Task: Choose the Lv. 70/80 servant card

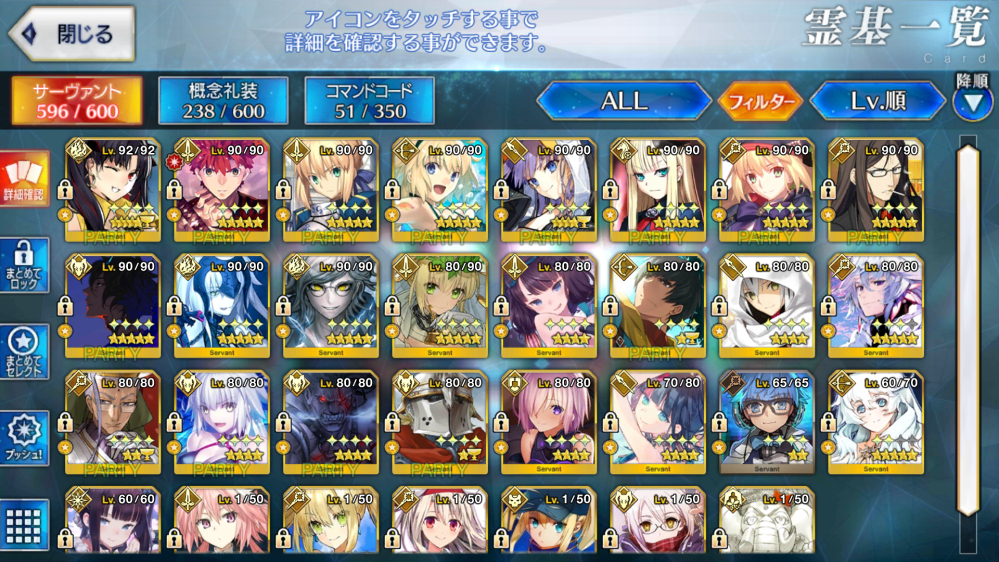Action: [657, 422]
